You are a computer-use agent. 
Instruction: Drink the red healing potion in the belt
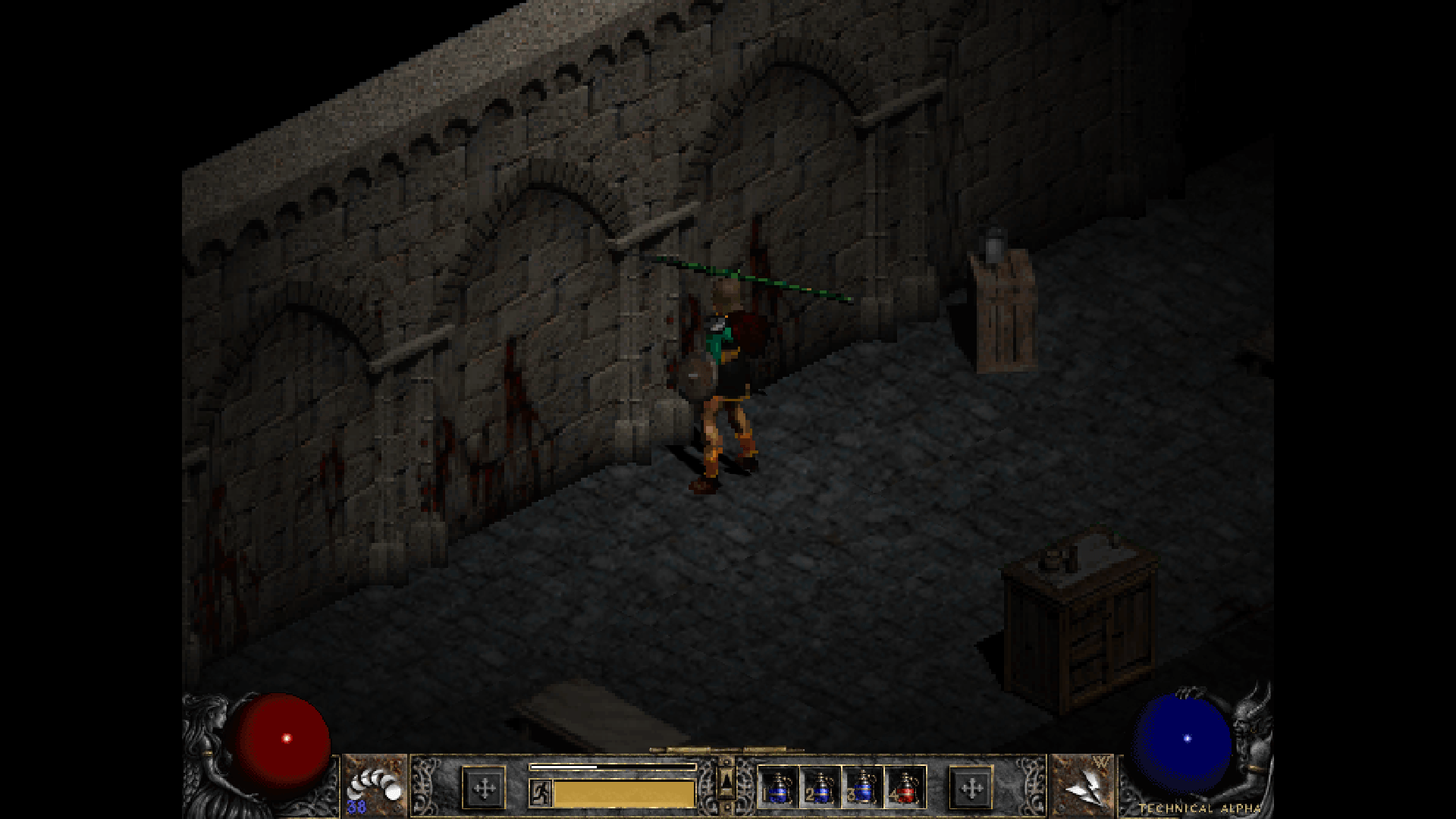pos(905,787)
